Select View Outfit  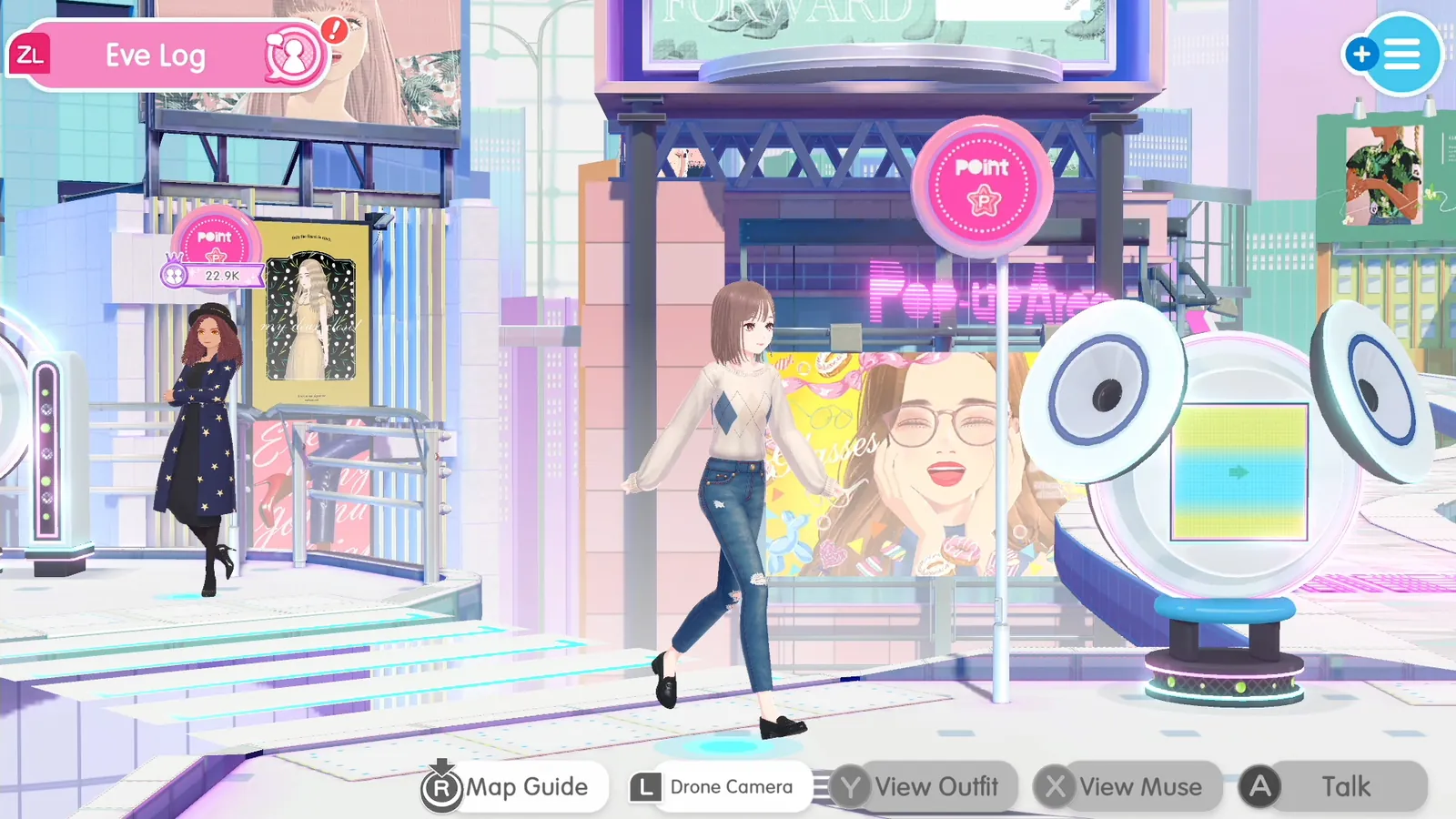(935, 786)
